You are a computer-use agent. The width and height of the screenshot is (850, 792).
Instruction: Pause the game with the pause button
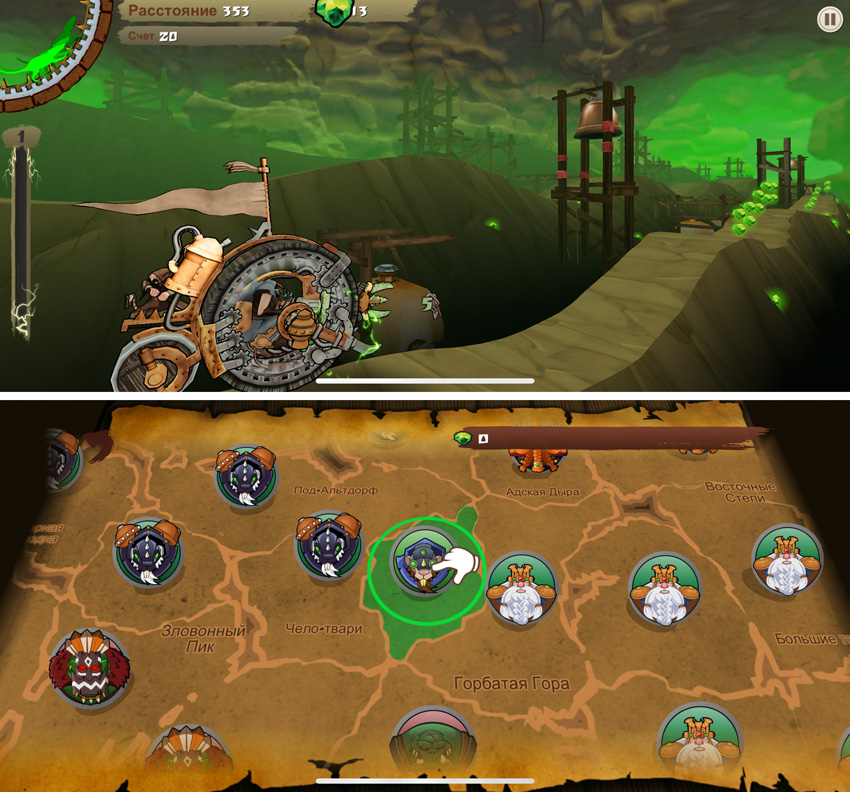pos(829,19)
